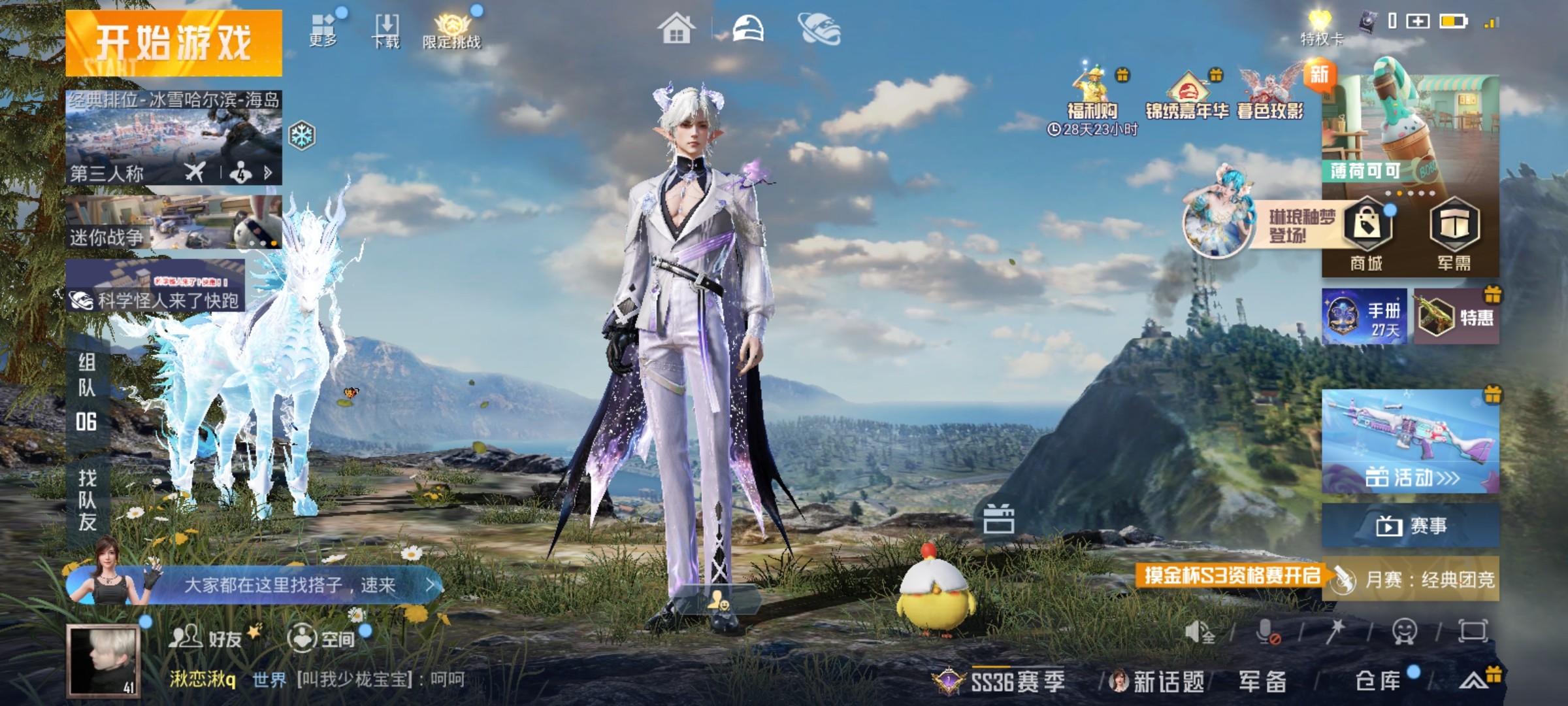View the 活动 events banner
This screenshot has height=706, width=1568.
(1410, 441)
